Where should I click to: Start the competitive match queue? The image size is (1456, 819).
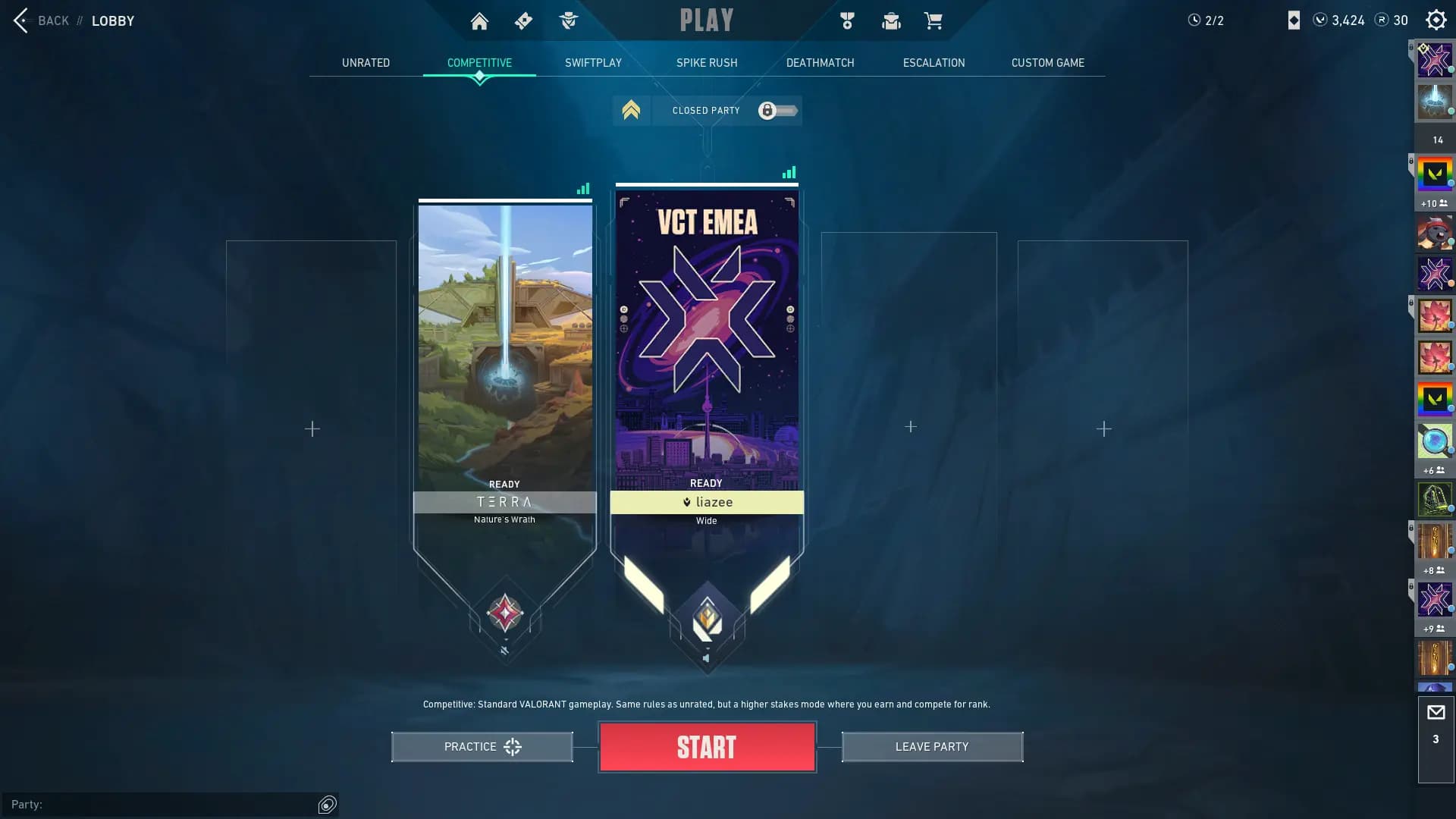pos(707,747)
